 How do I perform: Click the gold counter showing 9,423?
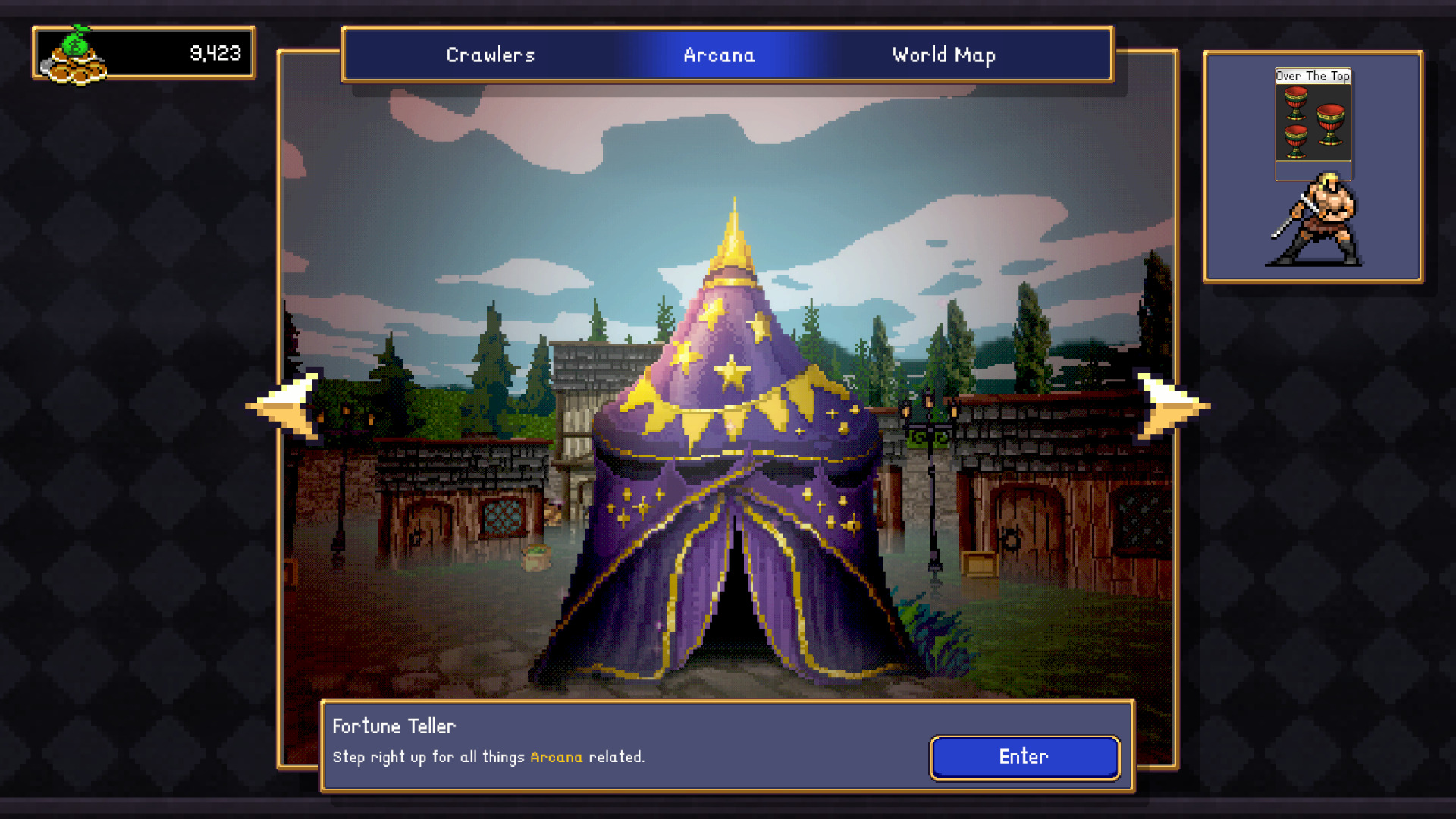[x=215, y=53]
